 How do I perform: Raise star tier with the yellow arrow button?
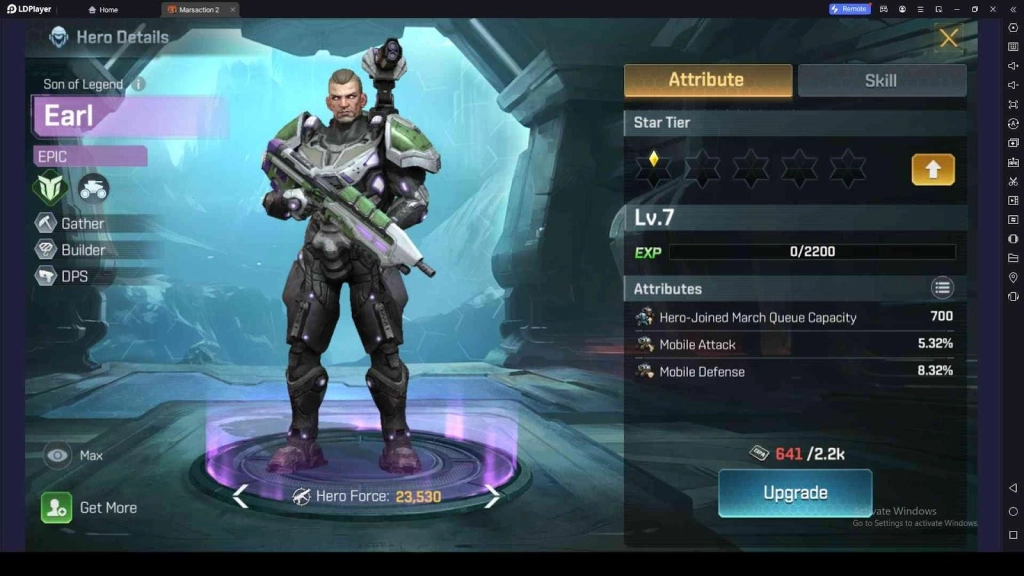(x=932, y=170)
